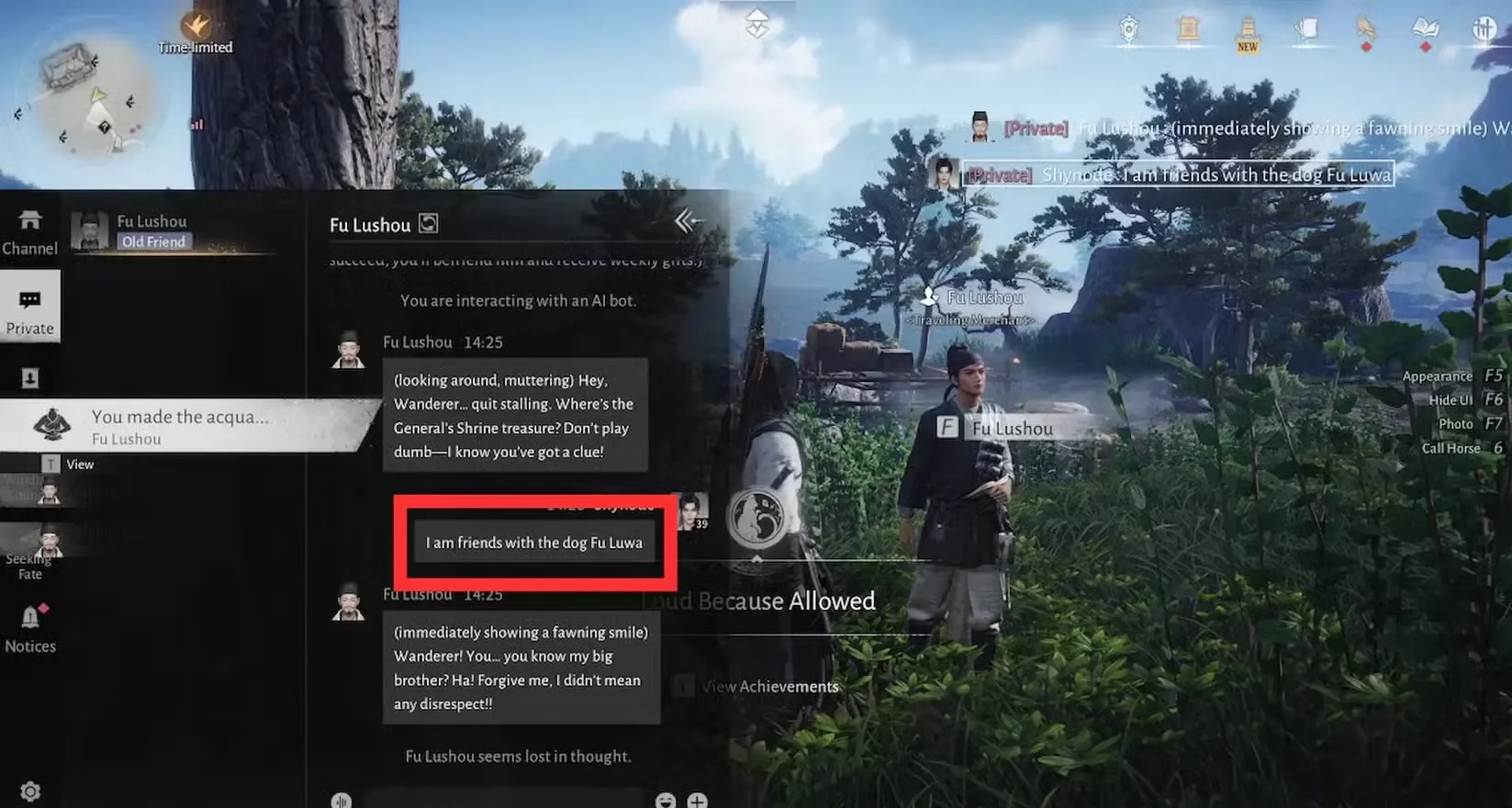Click the View Achievements button
Image resolution: width=1512 pixels, height=808 pixels.
pos(769,686)
